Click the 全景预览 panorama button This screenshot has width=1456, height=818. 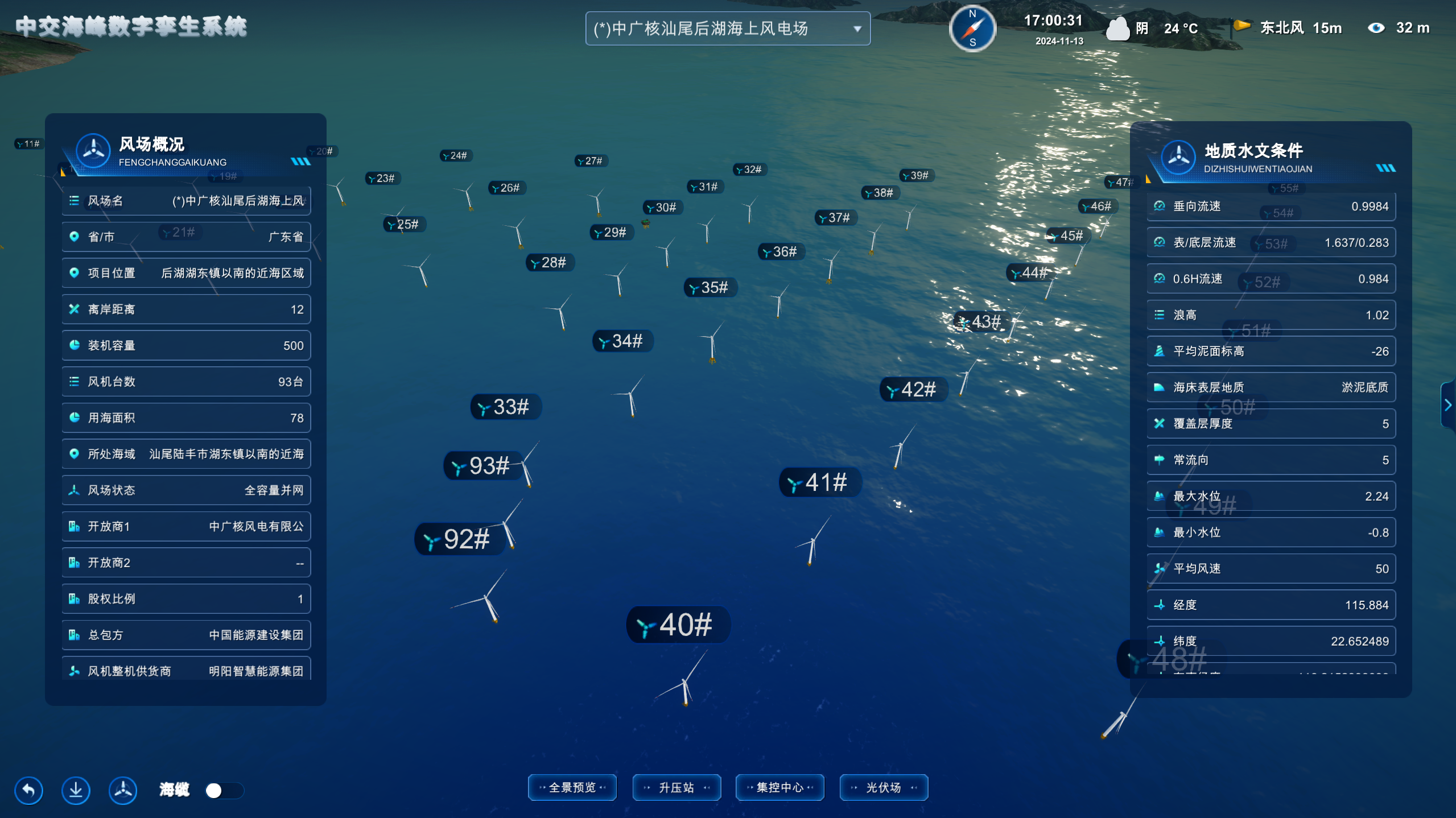tap(572, 787)
